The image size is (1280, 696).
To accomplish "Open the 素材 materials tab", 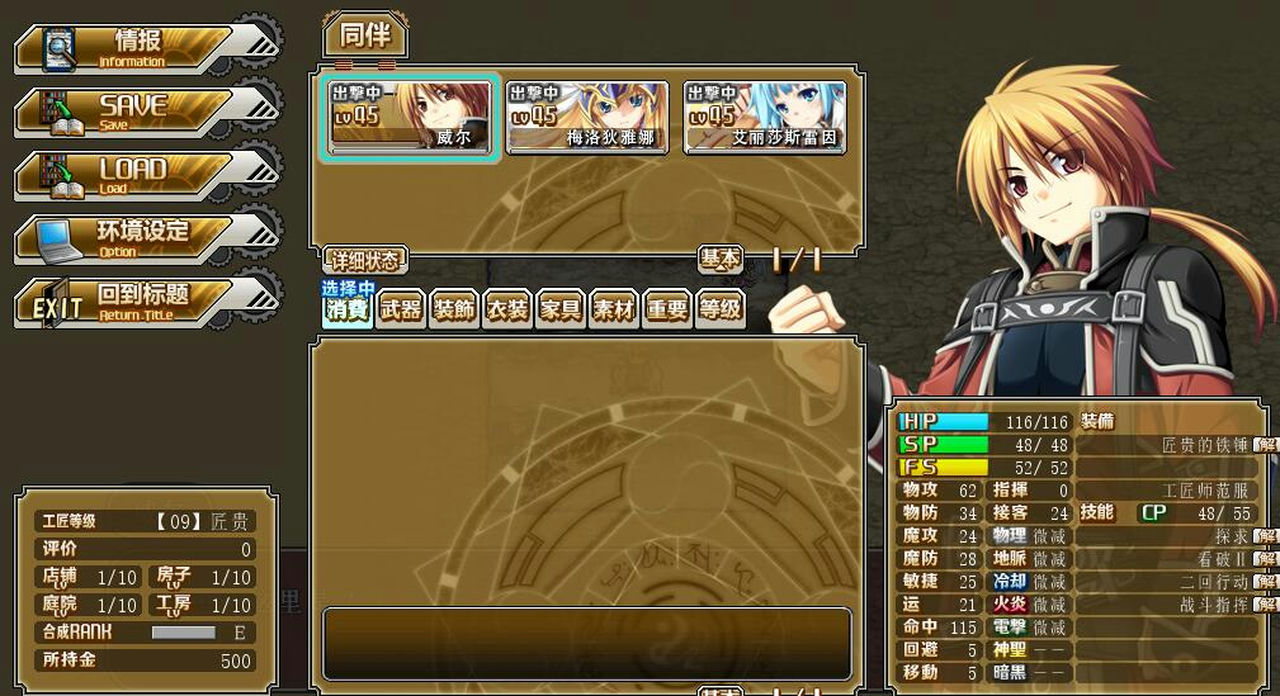I will pos(613,310).
